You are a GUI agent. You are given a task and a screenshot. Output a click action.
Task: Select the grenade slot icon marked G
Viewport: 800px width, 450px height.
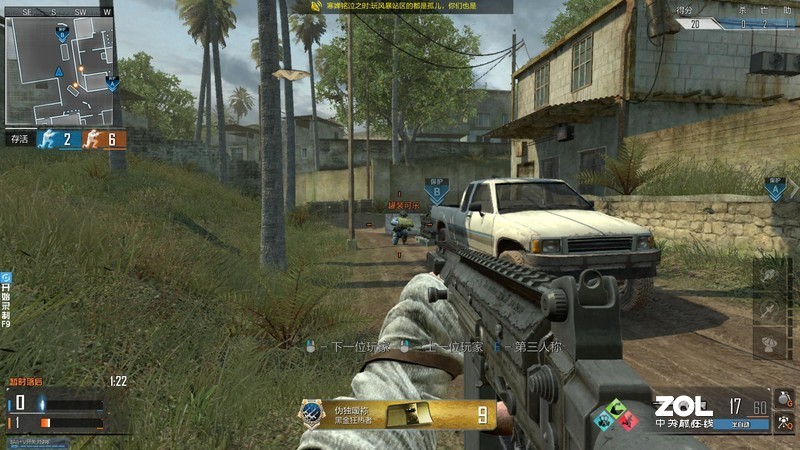coord(784,398)
